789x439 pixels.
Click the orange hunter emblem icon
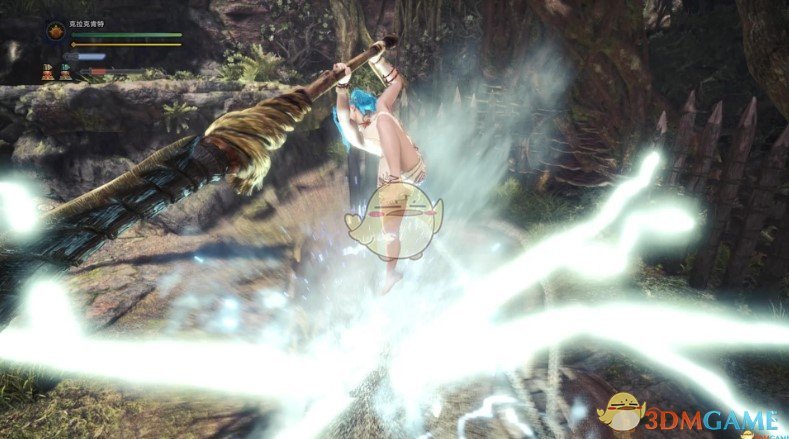[54, 30]
